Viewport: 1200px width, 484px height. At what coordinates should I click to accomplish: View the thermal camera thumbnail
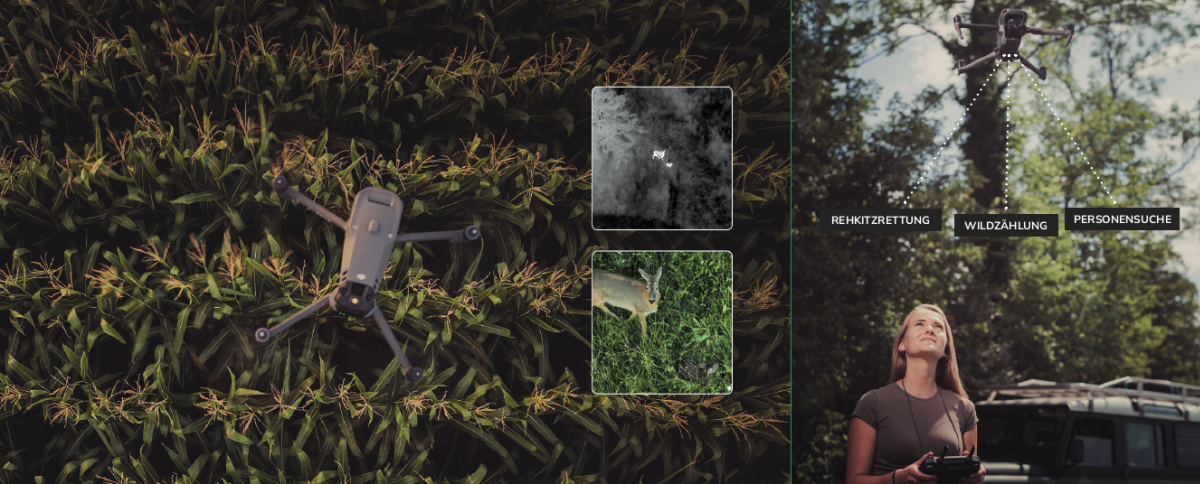click(x=662, y=158)
